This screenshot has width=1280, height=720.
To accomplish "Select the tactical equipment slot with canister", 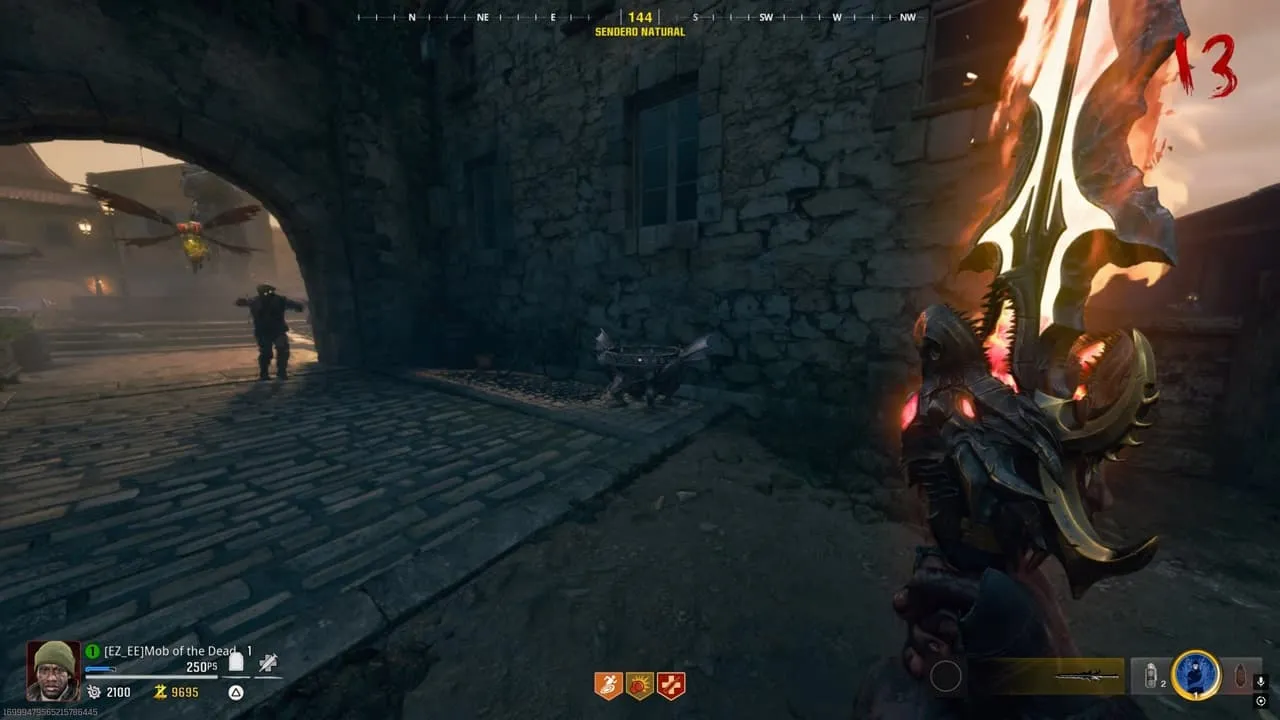I will pos(1153,677).
